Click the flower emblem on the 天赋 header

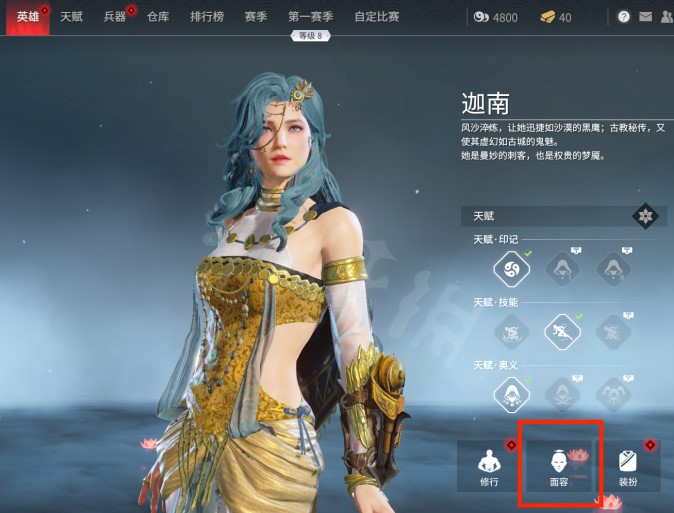click(645, 215)
